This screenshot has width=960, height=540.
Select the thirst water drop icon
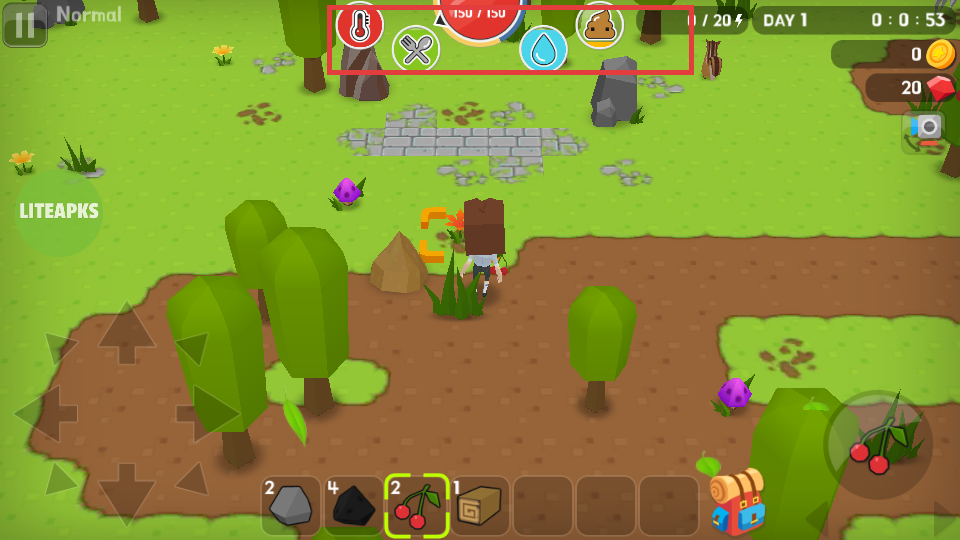543,49
